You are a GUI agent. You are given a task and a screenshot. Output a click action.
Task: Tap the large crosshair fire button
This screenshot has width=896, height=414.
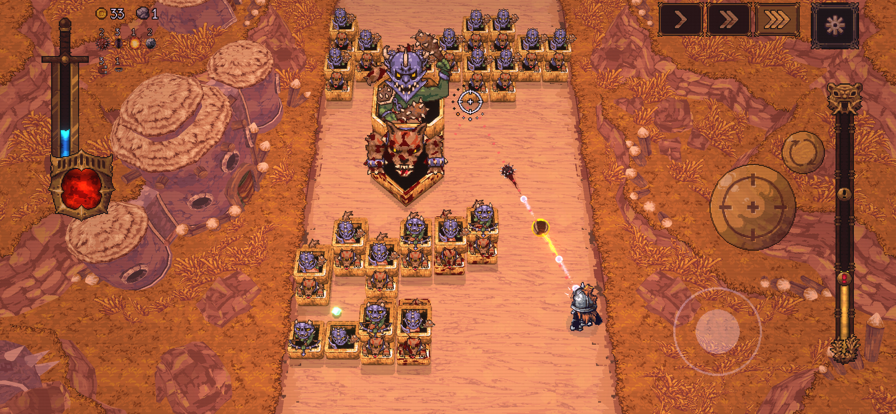(x=752, y=206)
